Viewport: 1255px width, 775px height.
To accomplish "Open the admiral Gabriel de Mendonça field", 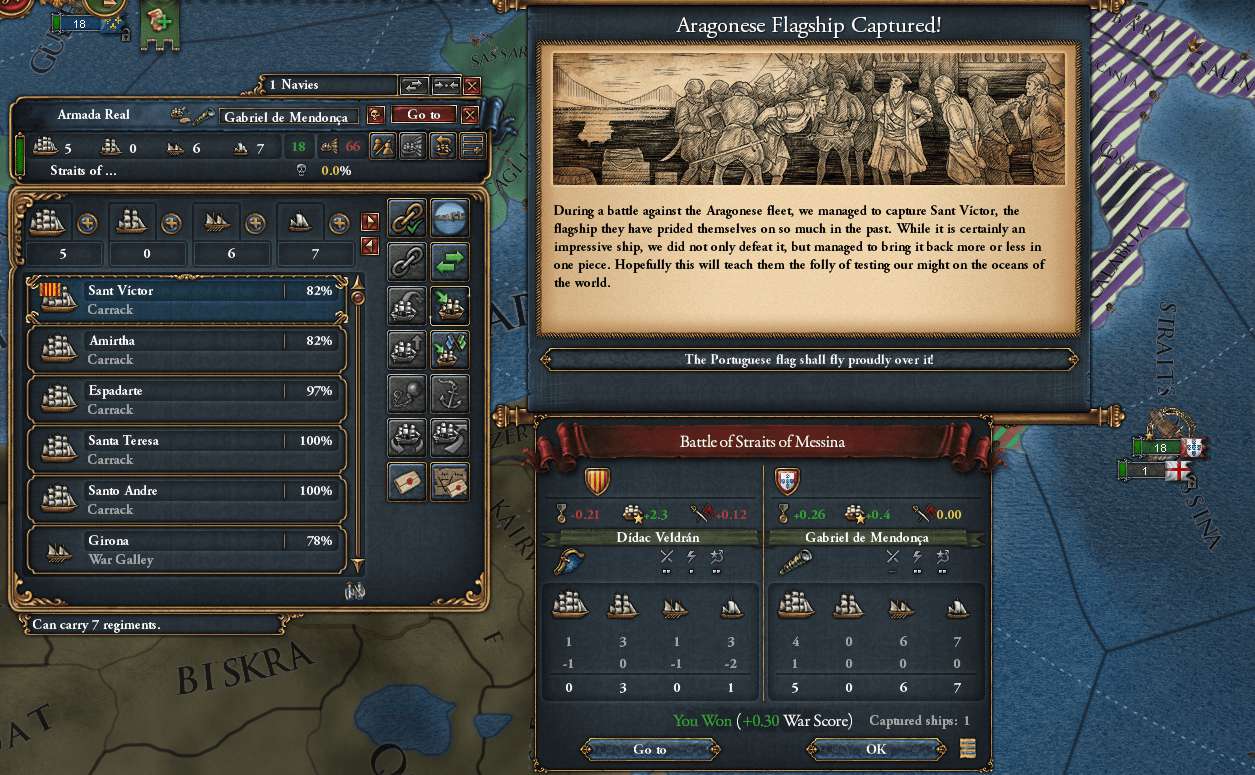I will pos(288,116).
